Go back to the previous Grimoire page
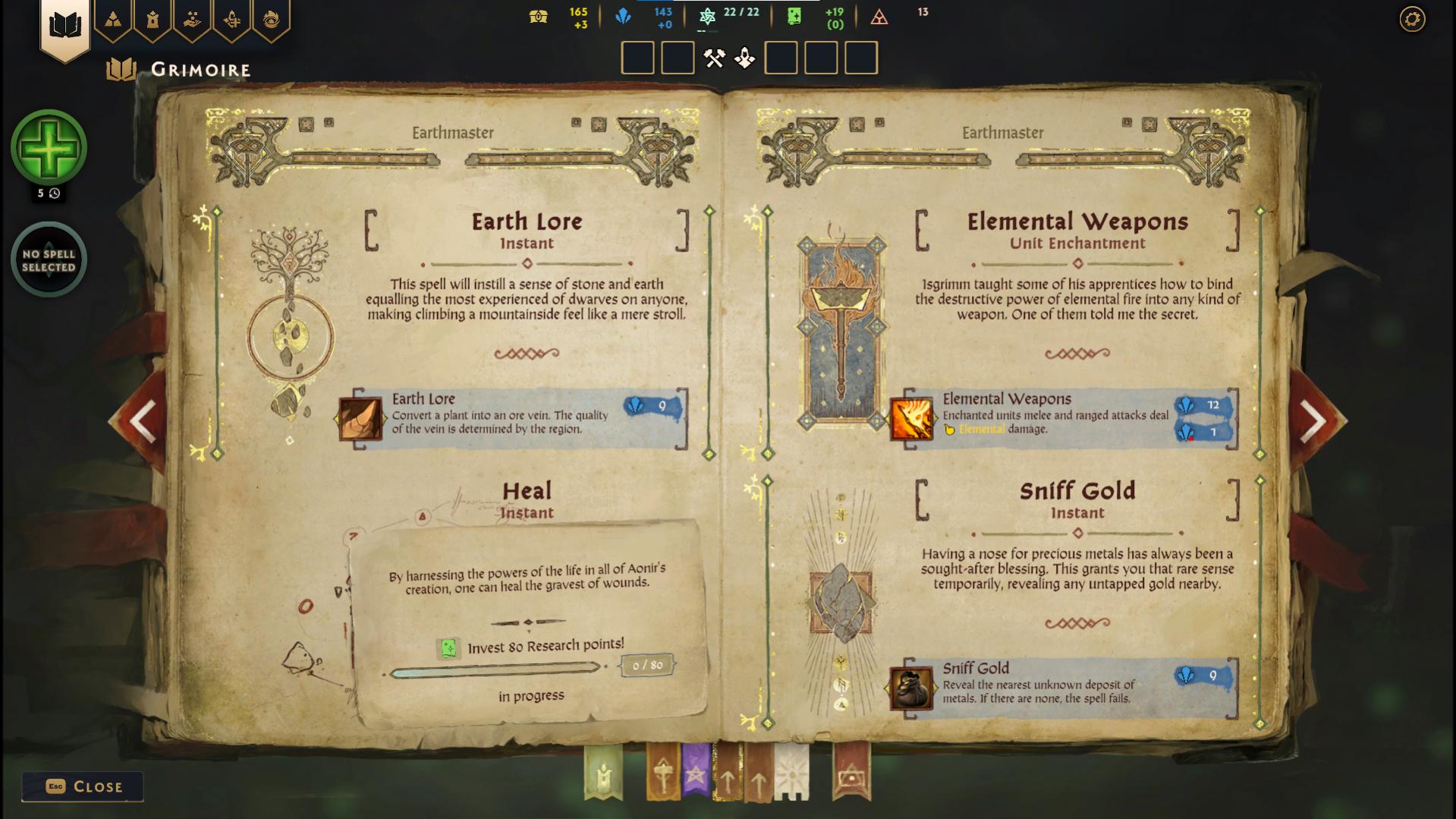 pyautogui.click(x=143, y=421)
